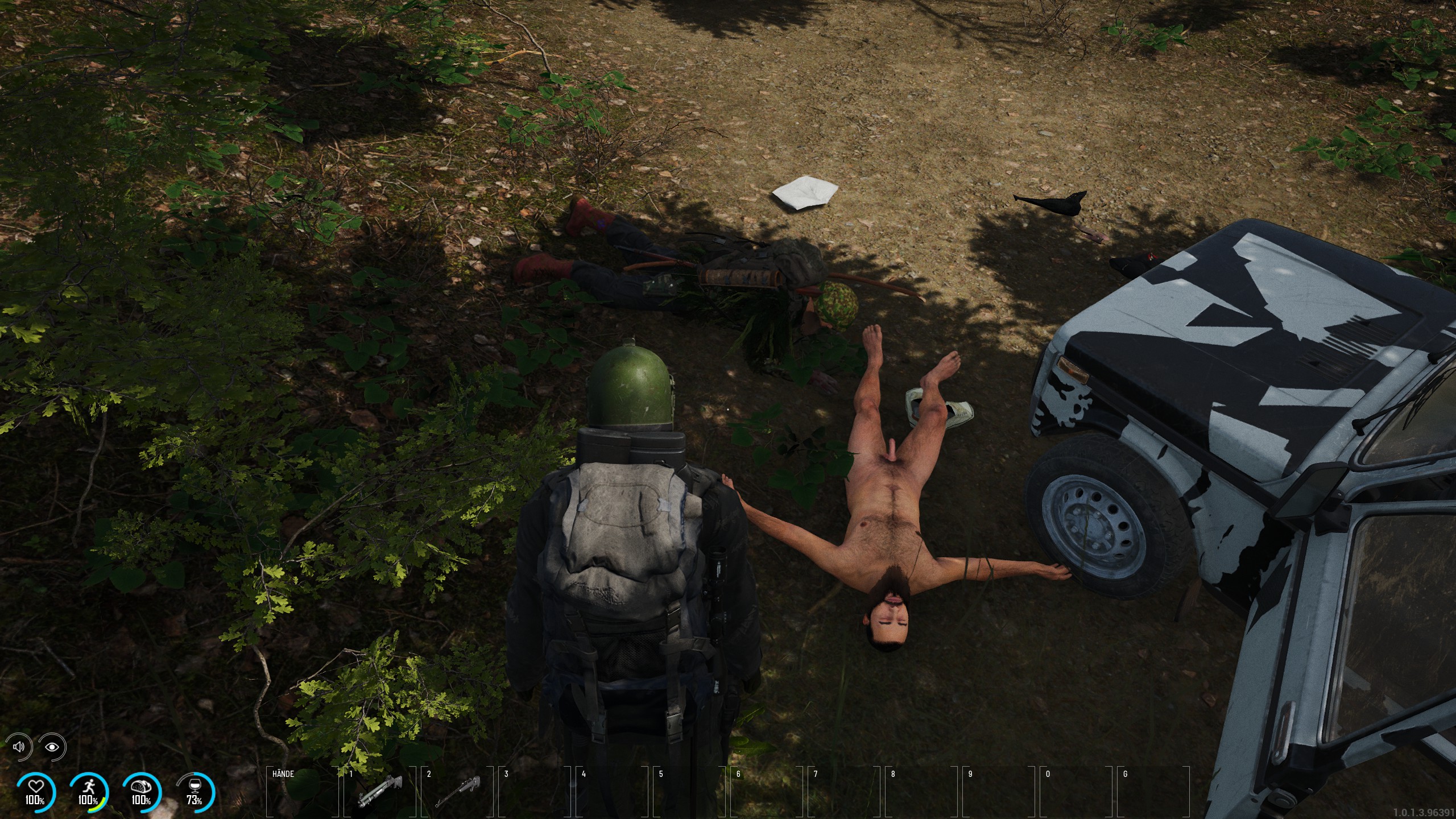The height and width of the screenshot is (819, 1456).
Task: Click the speaker noise indicator icon
Action: tap(19, 746)
